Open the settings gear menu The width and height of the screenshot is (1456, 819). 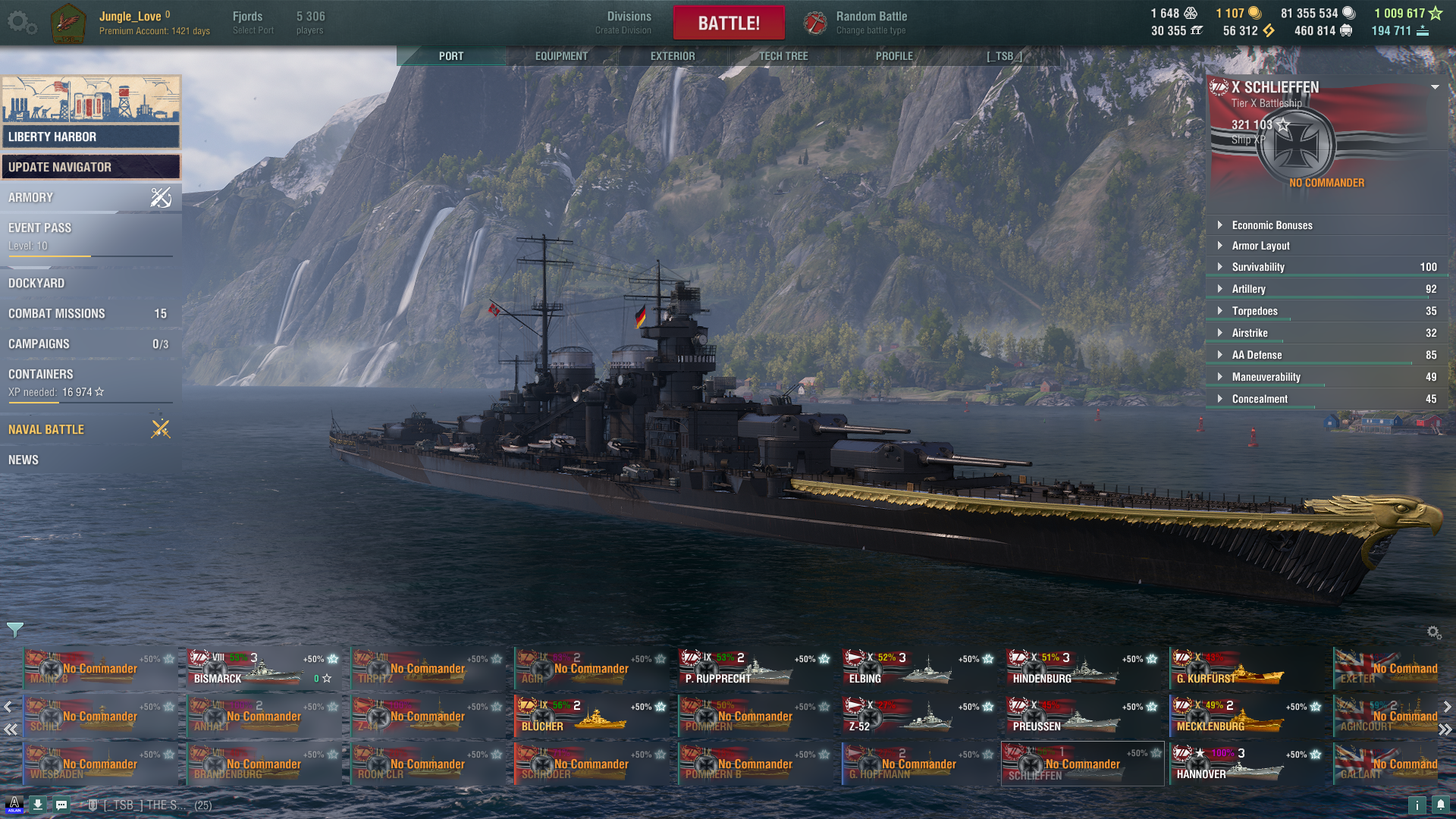[x=21, y=23]
